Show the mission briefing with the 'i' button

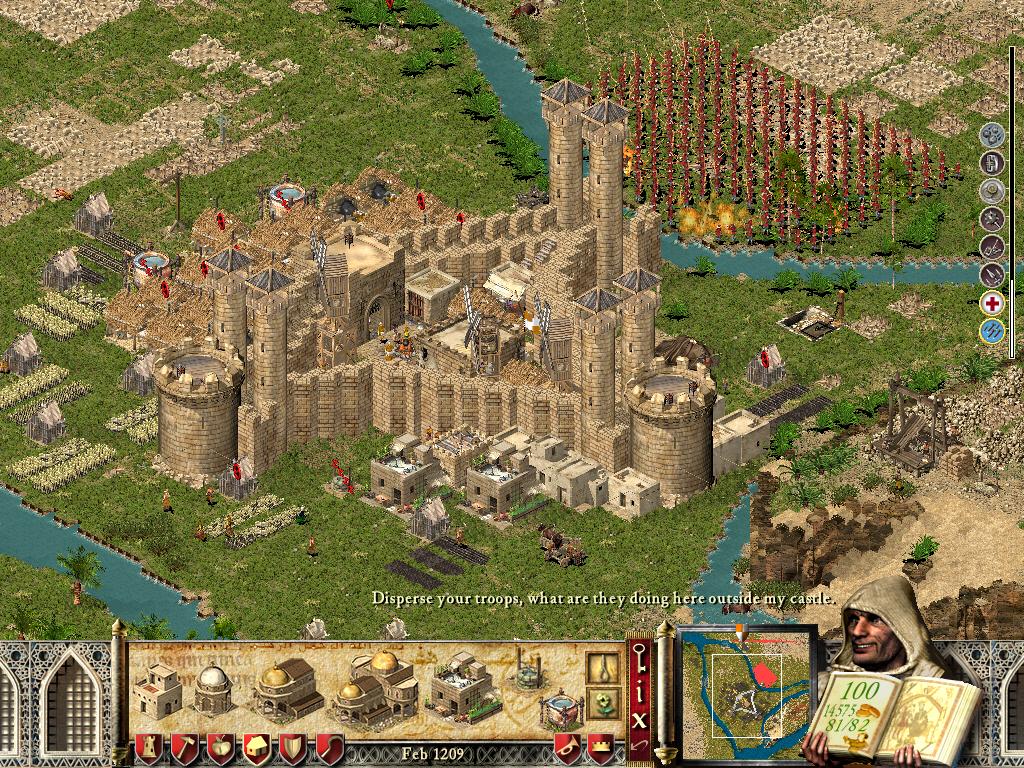(x=640, y=690)
